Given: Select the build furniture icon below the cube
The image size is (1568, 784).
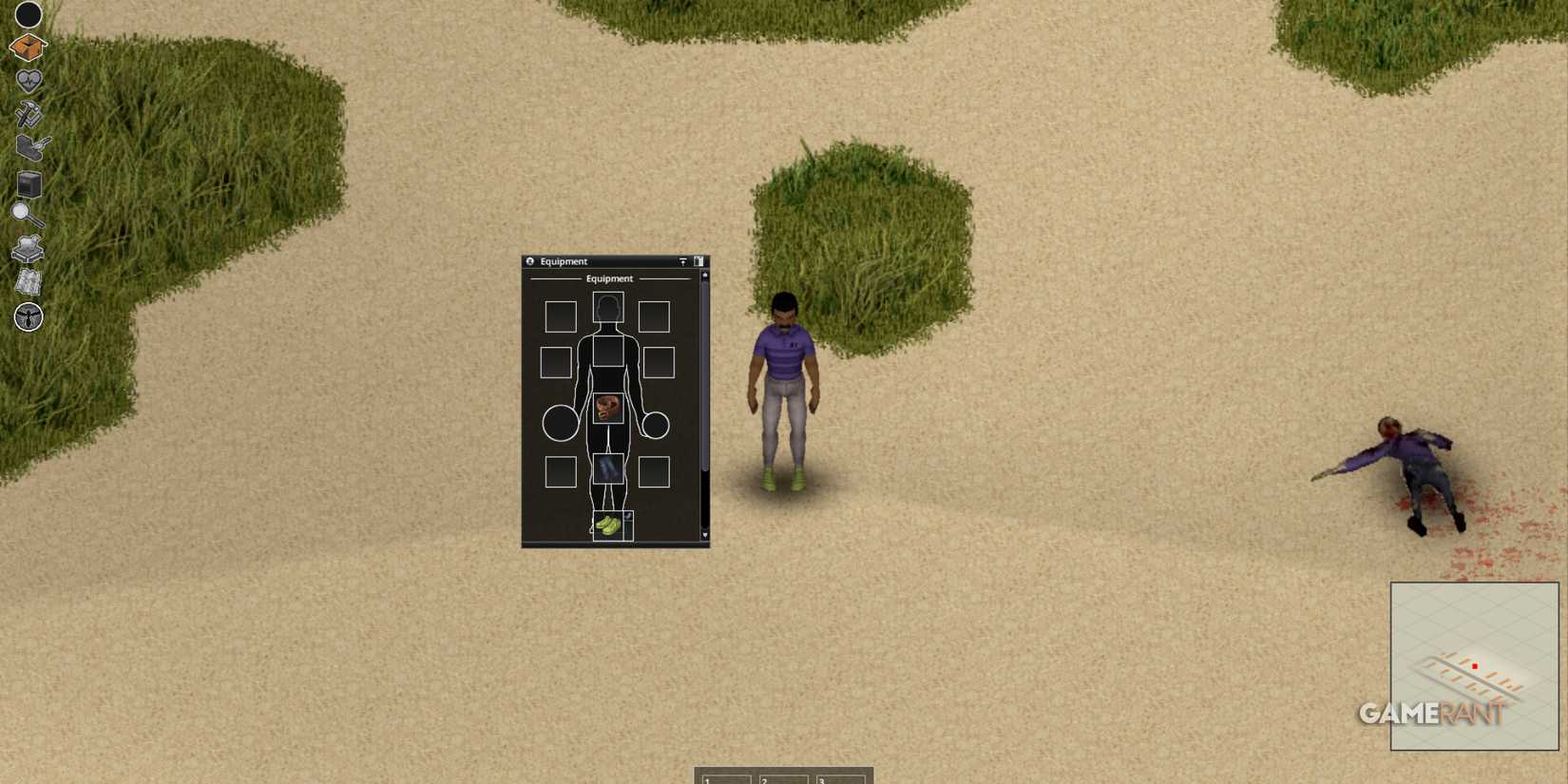Looking at the screenshot, I should pos(29,246).
